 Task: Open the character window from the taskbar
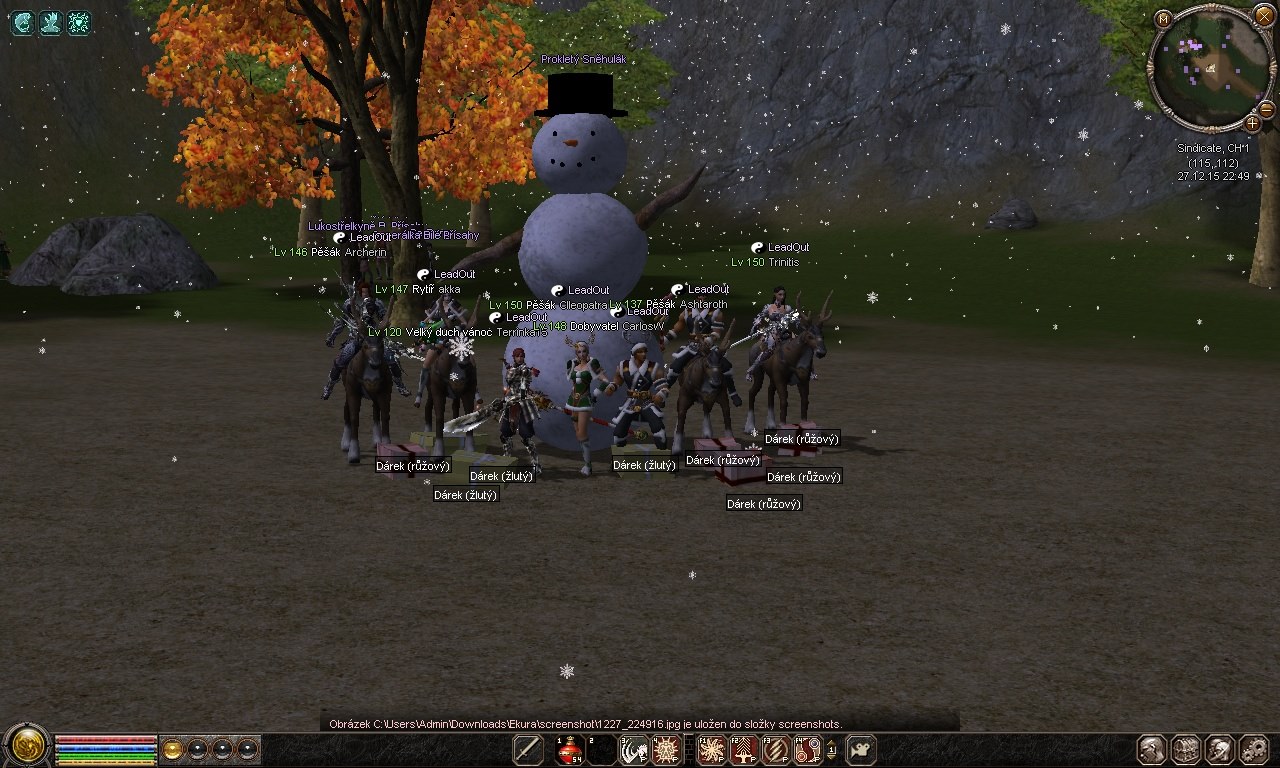1153,749
